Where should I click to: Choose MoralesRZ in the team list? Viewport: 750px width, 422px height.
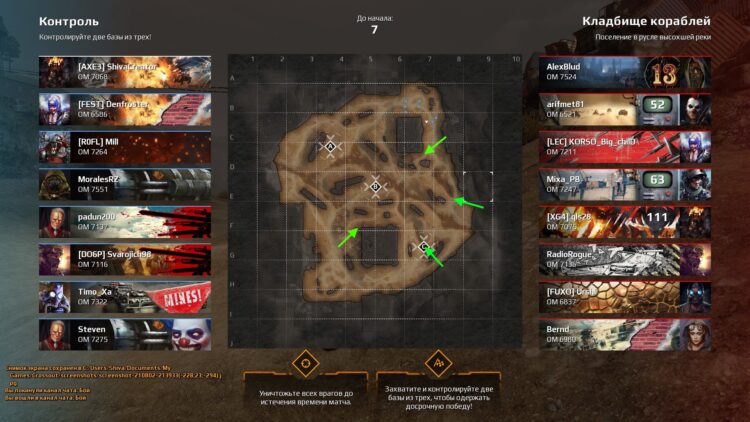[124, 184]
